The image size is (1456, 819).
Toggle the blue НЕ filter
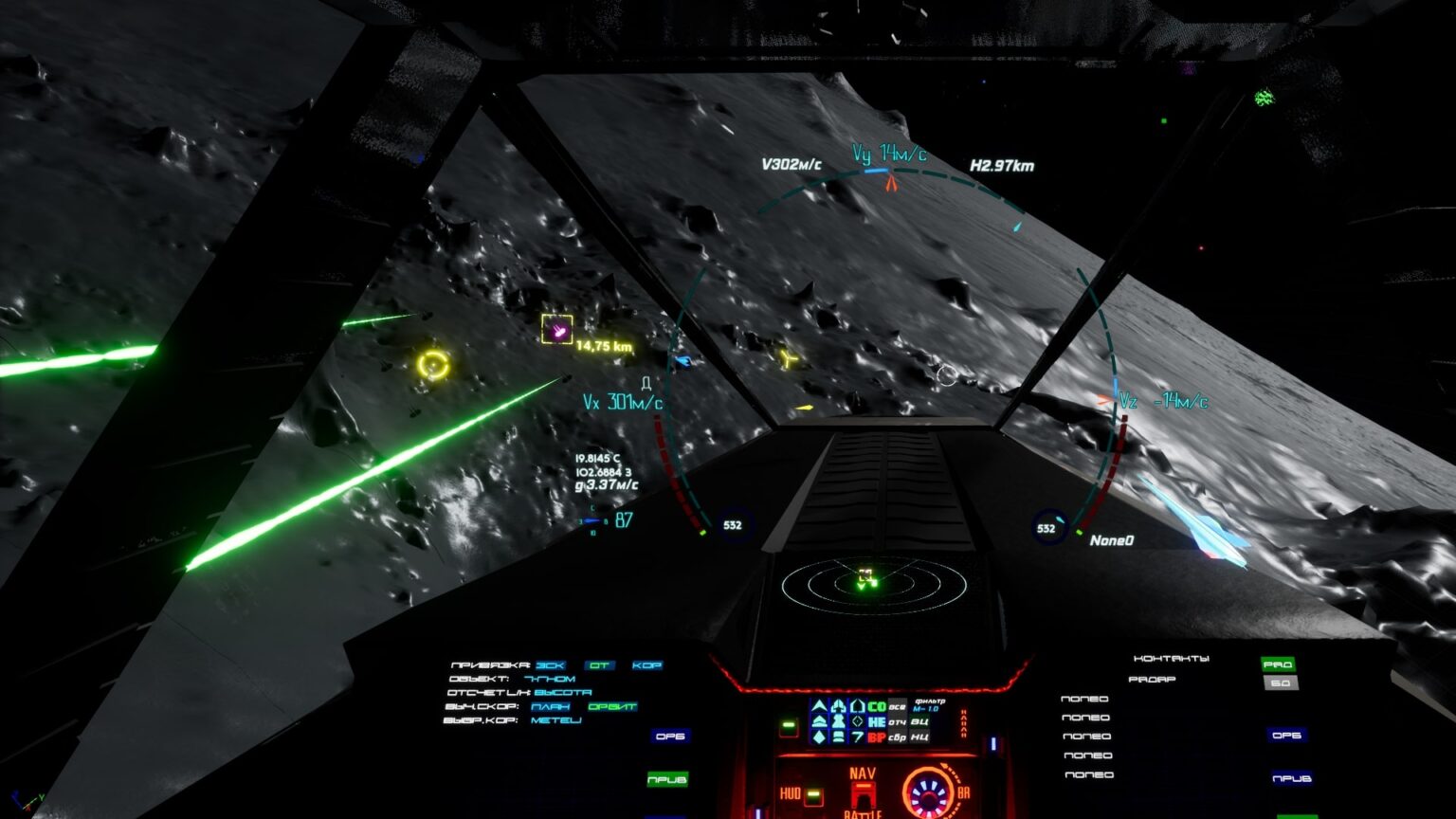(877, 721)
